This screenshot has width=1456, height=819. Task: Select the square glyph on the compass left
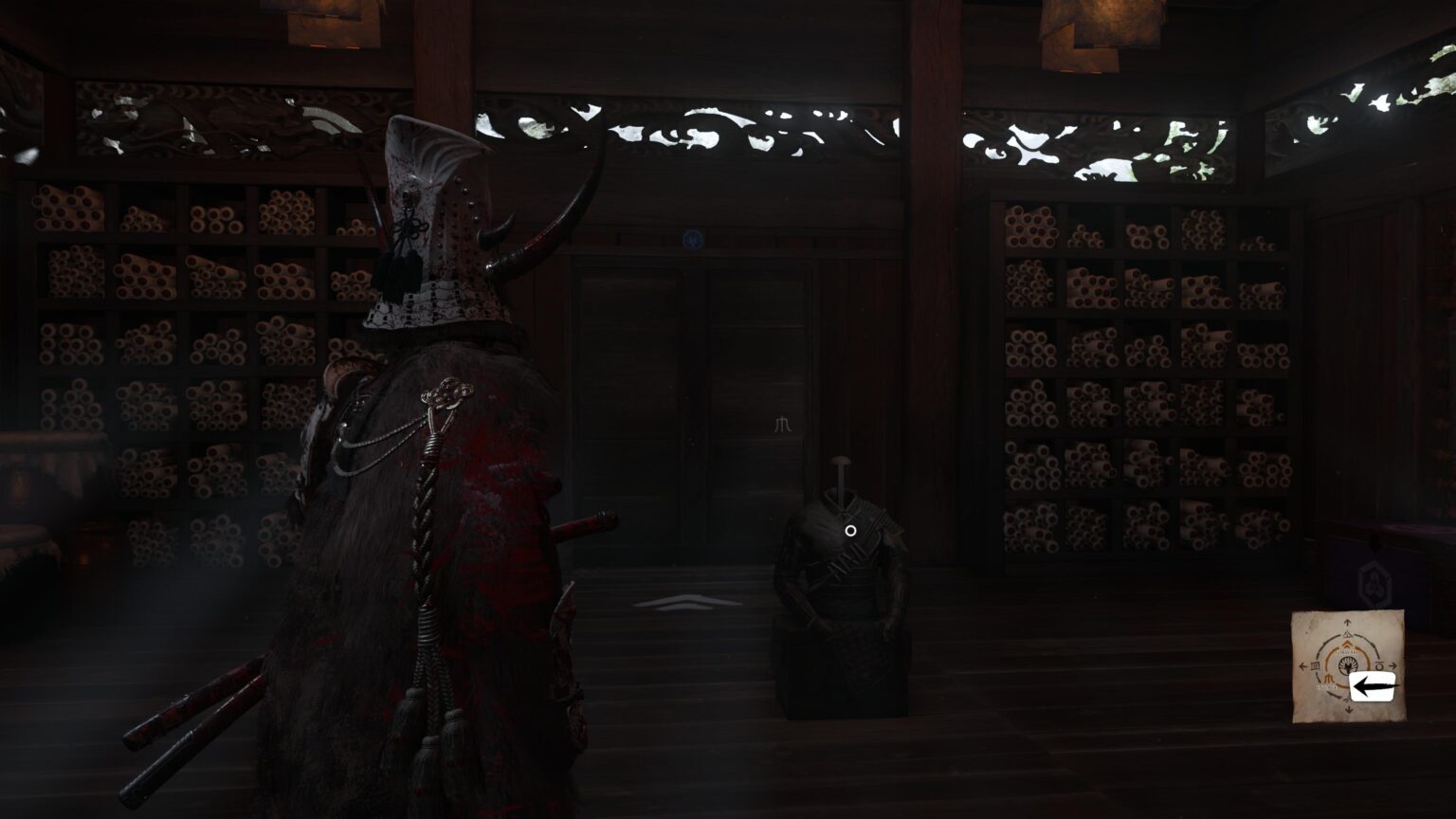(x=1315, y=665)
